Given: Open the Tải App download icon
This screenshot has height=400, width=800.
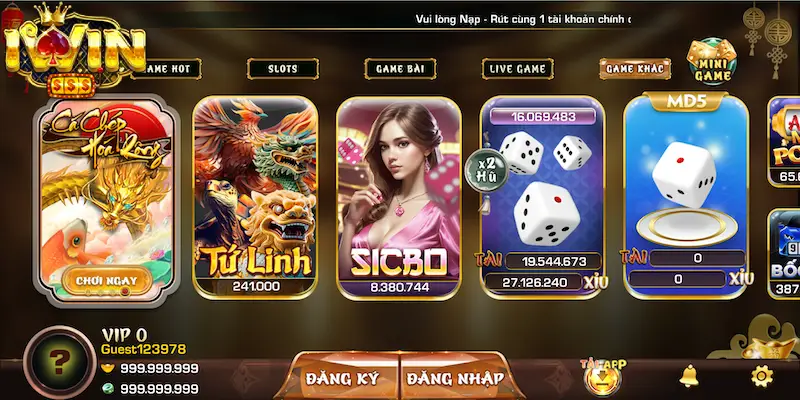Looking at the screenshot, I should [603, 376].
